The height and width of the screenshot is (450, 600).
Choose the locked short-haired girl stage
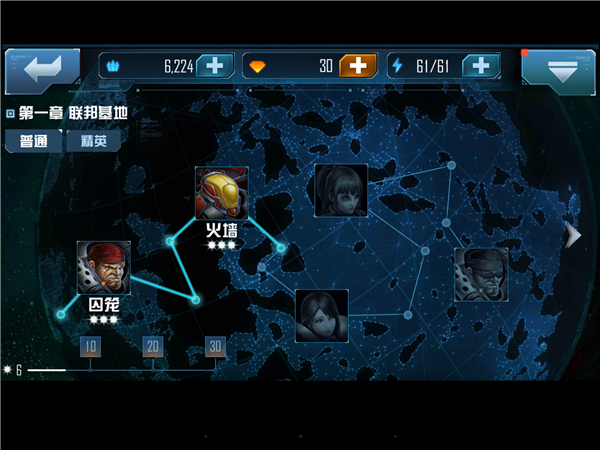pyautogui.click(x=322, y=315)
